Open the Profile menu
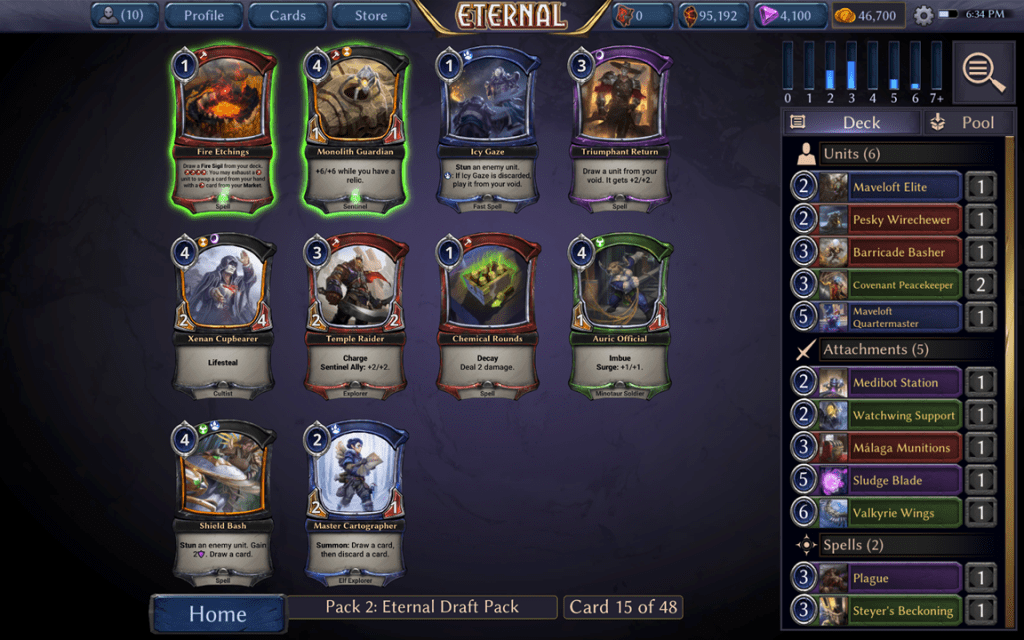 click(x=203, y=15)
